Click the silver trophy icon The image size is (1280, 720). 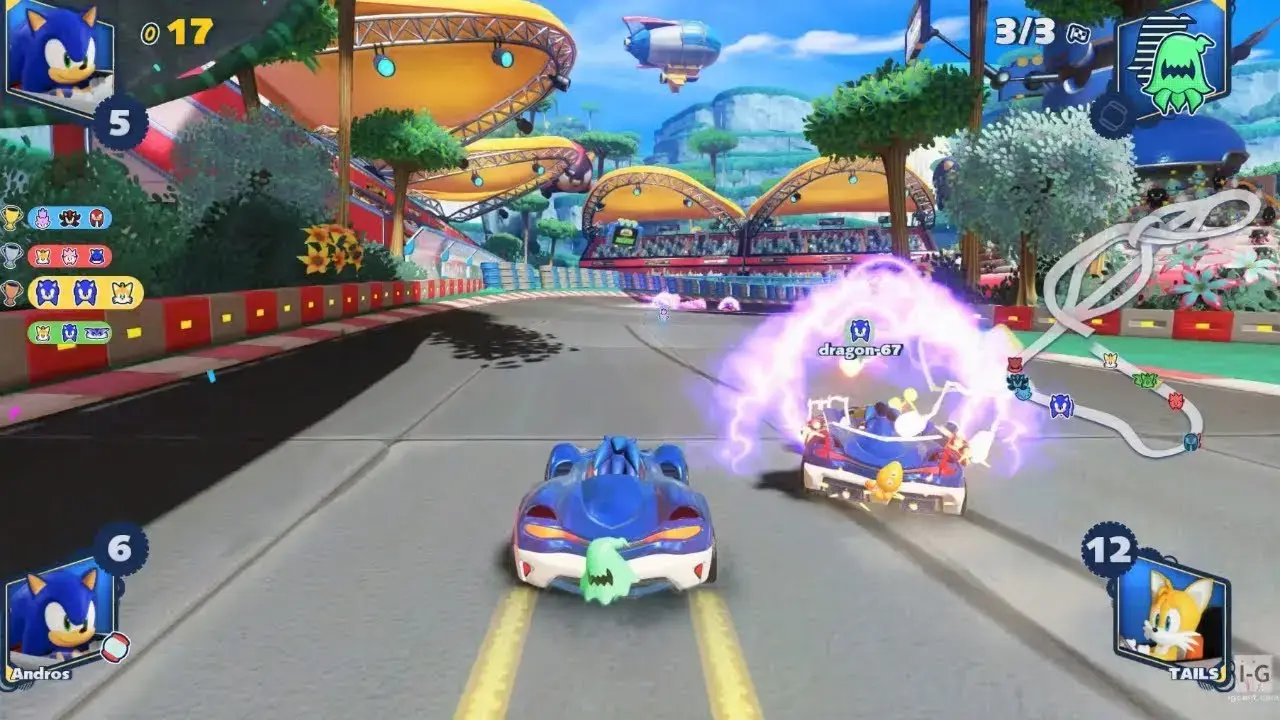(x=12, y=256)
